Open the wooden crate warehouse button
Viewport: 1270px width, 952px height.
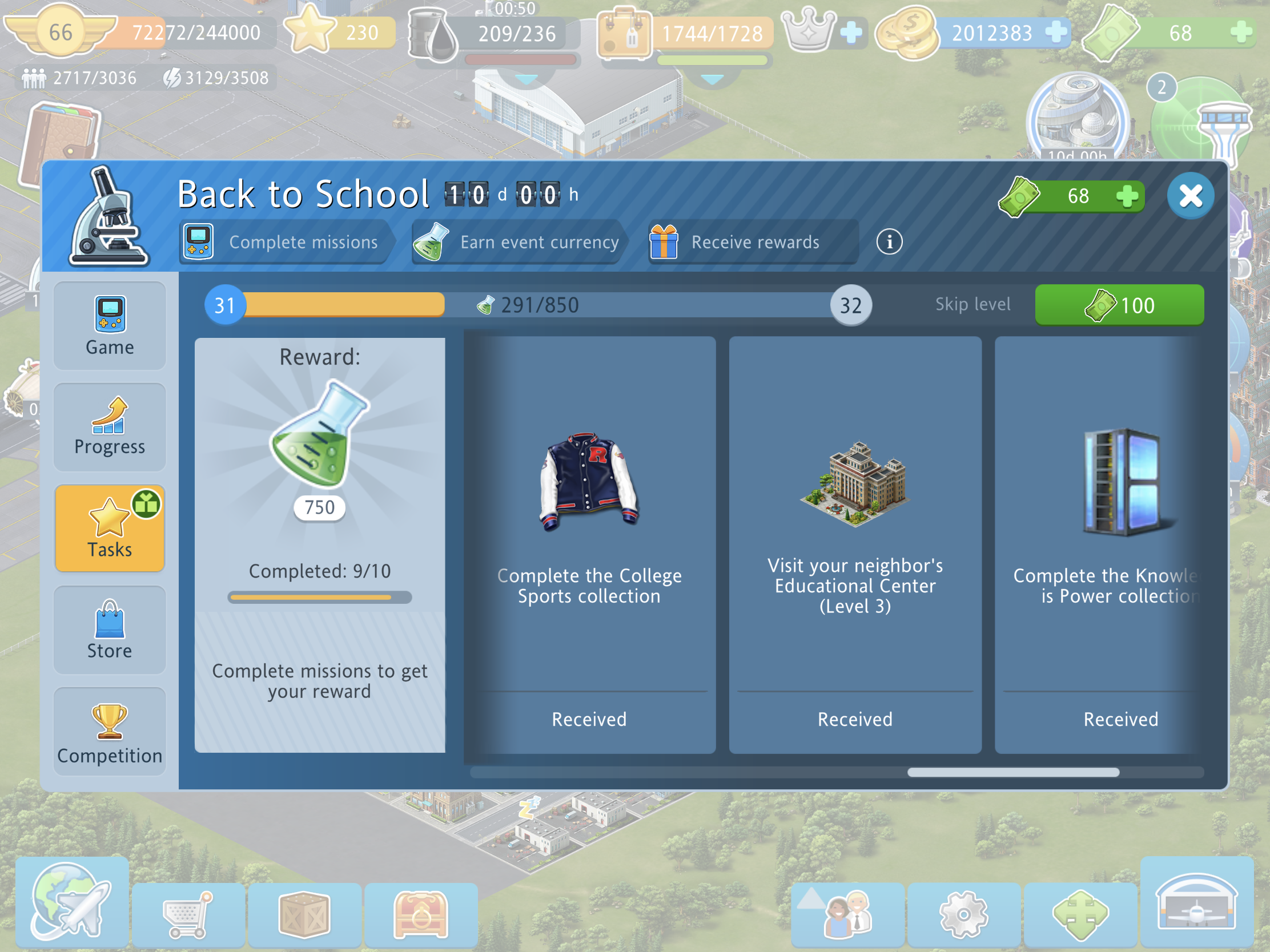304,914
